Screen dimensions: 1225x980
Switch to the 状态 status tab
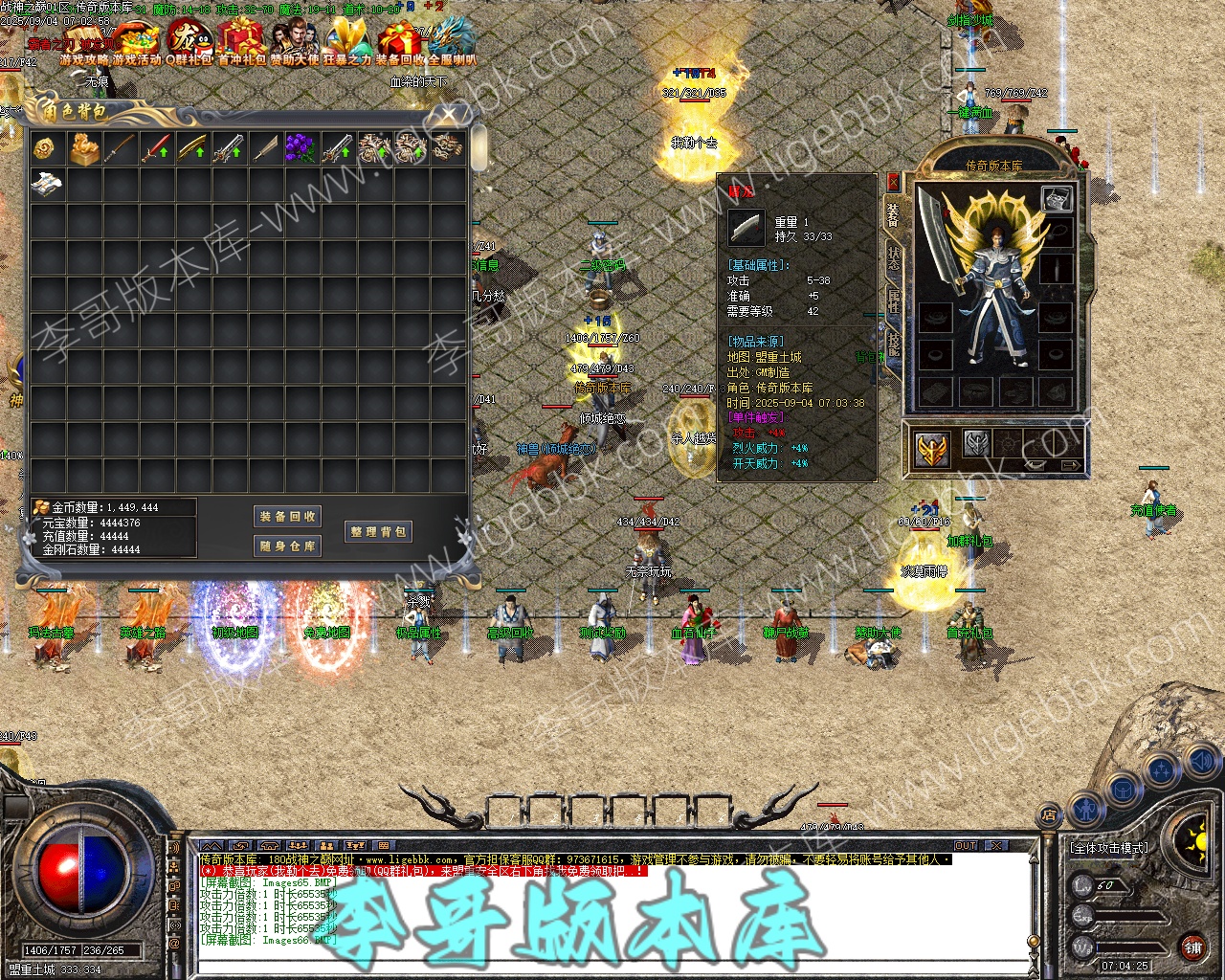[x=893, y=259]
